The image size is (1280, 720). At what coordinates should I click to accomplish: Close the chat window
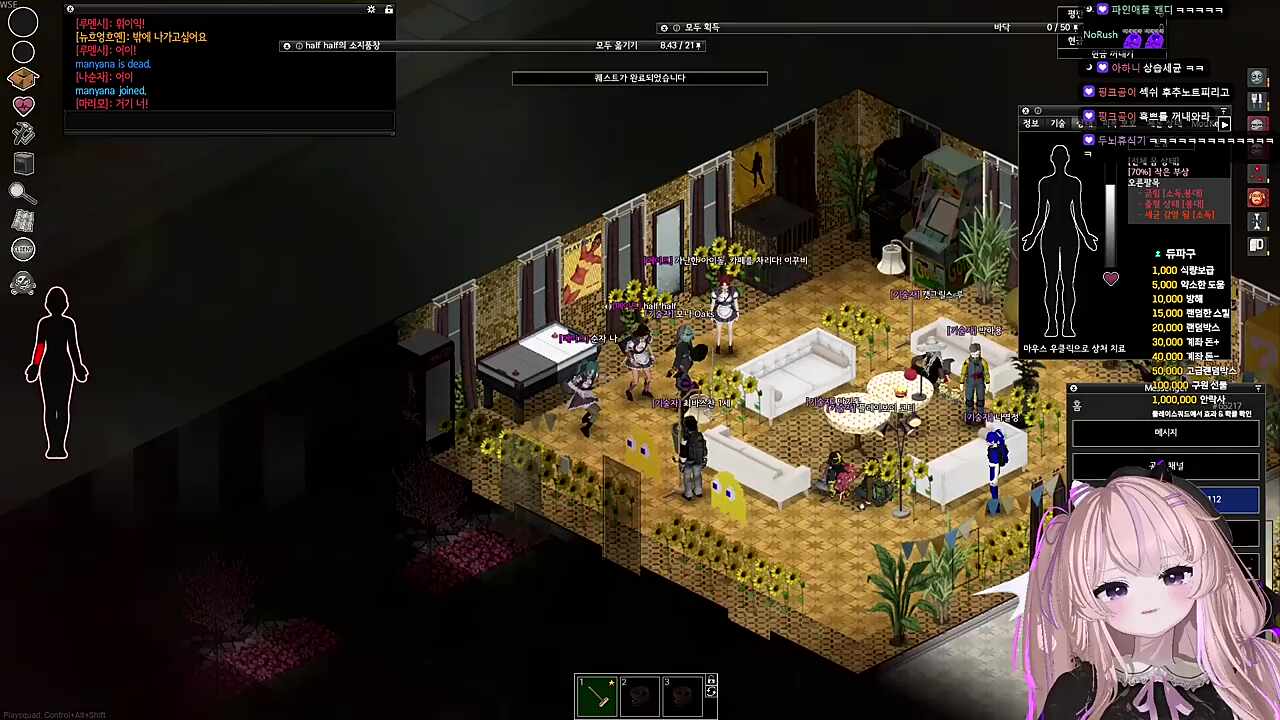tap(70, 10)
